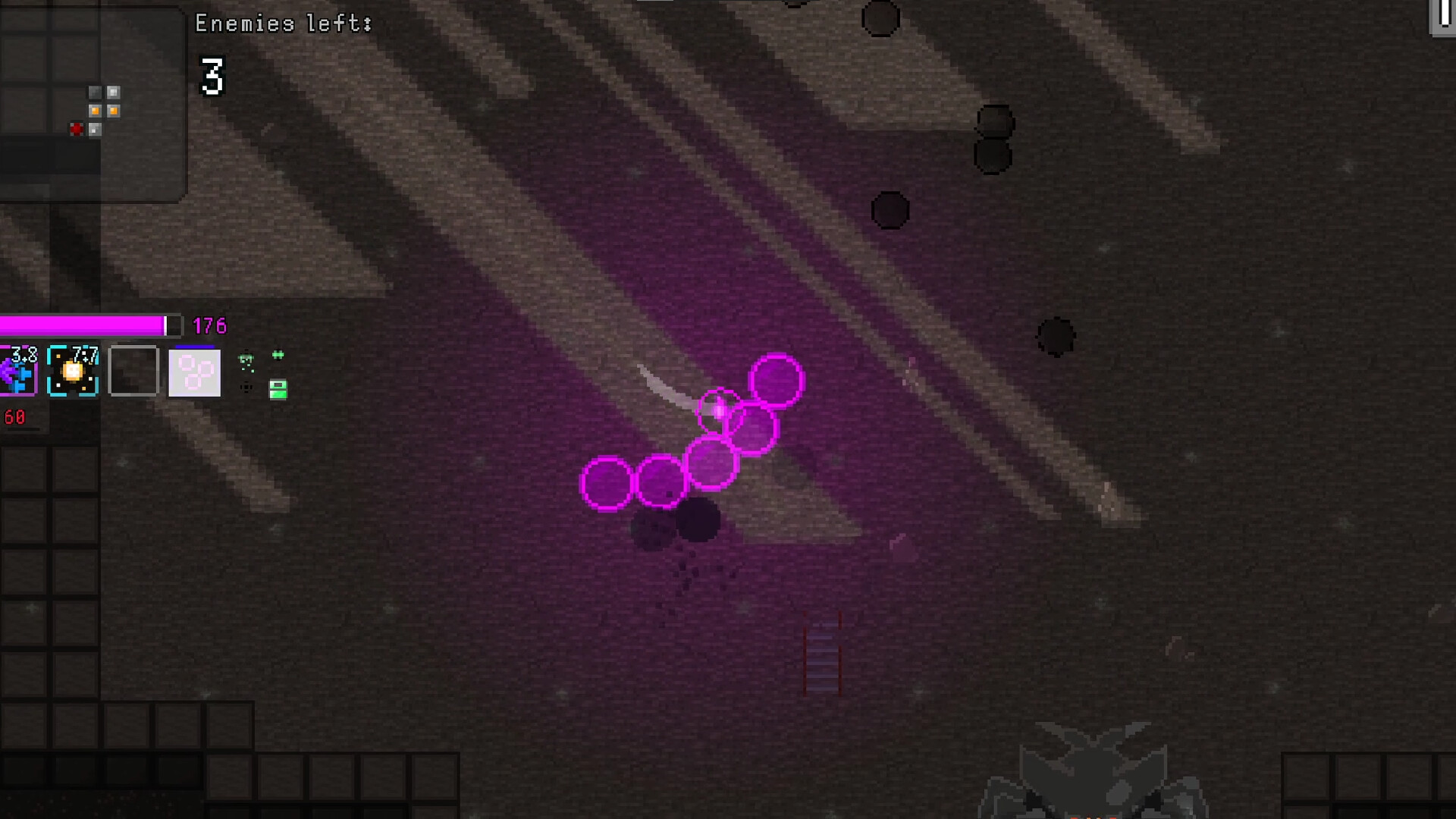The height and width of the screenshot is (819, 1456).
Task: Click the ladder tile in the arena center
Action: pos(821,654)
